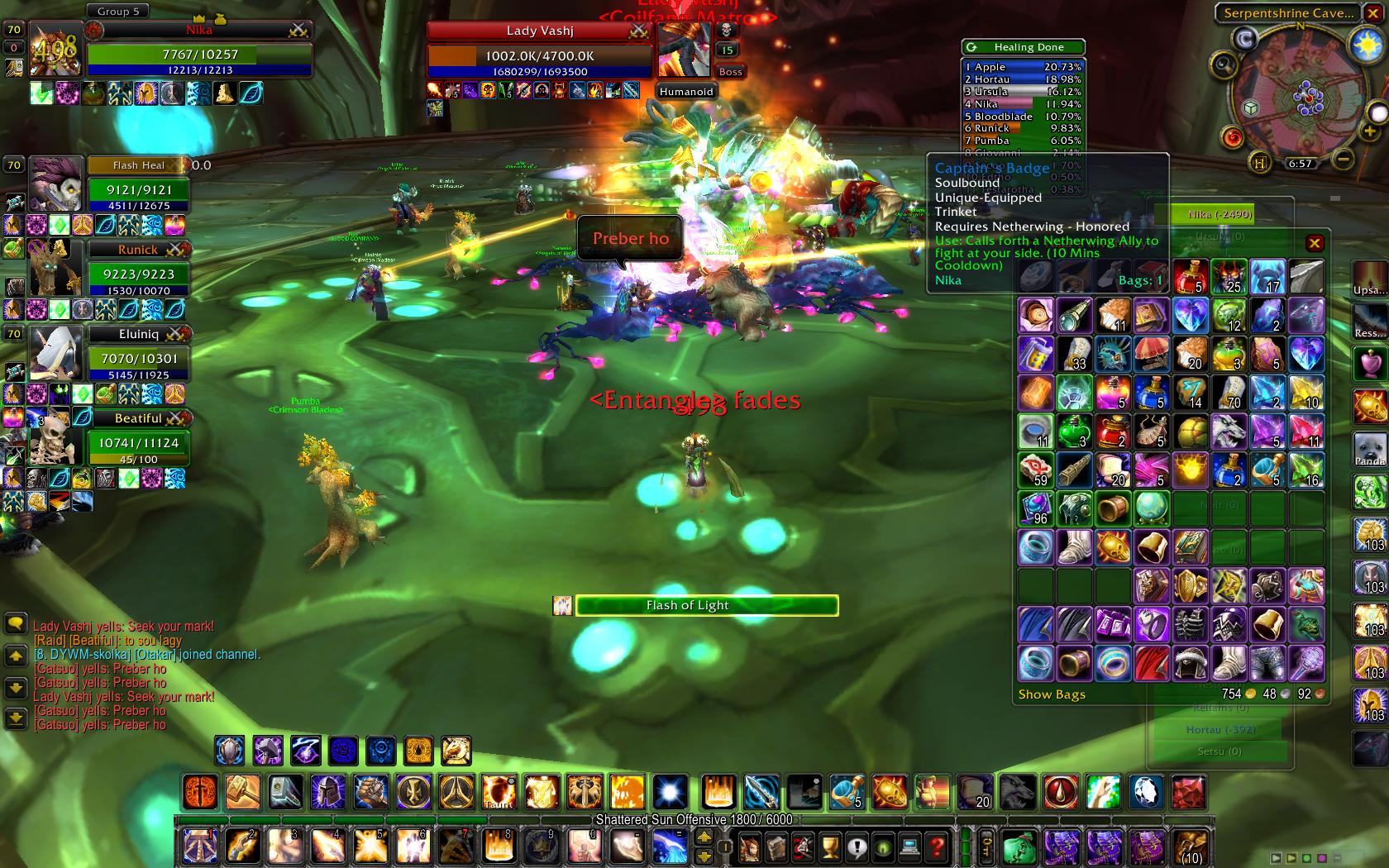Viewport: 1389px width, 868px height.
Task: Select the red rune stack of 59
Action: click(x=1035, y=469)
